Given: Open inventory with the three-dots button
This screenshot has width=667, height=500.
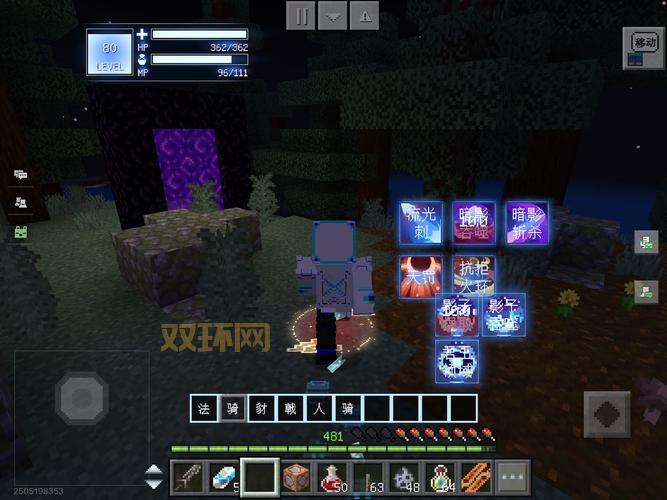Looking at the screenshot, I should click(512, 477).
